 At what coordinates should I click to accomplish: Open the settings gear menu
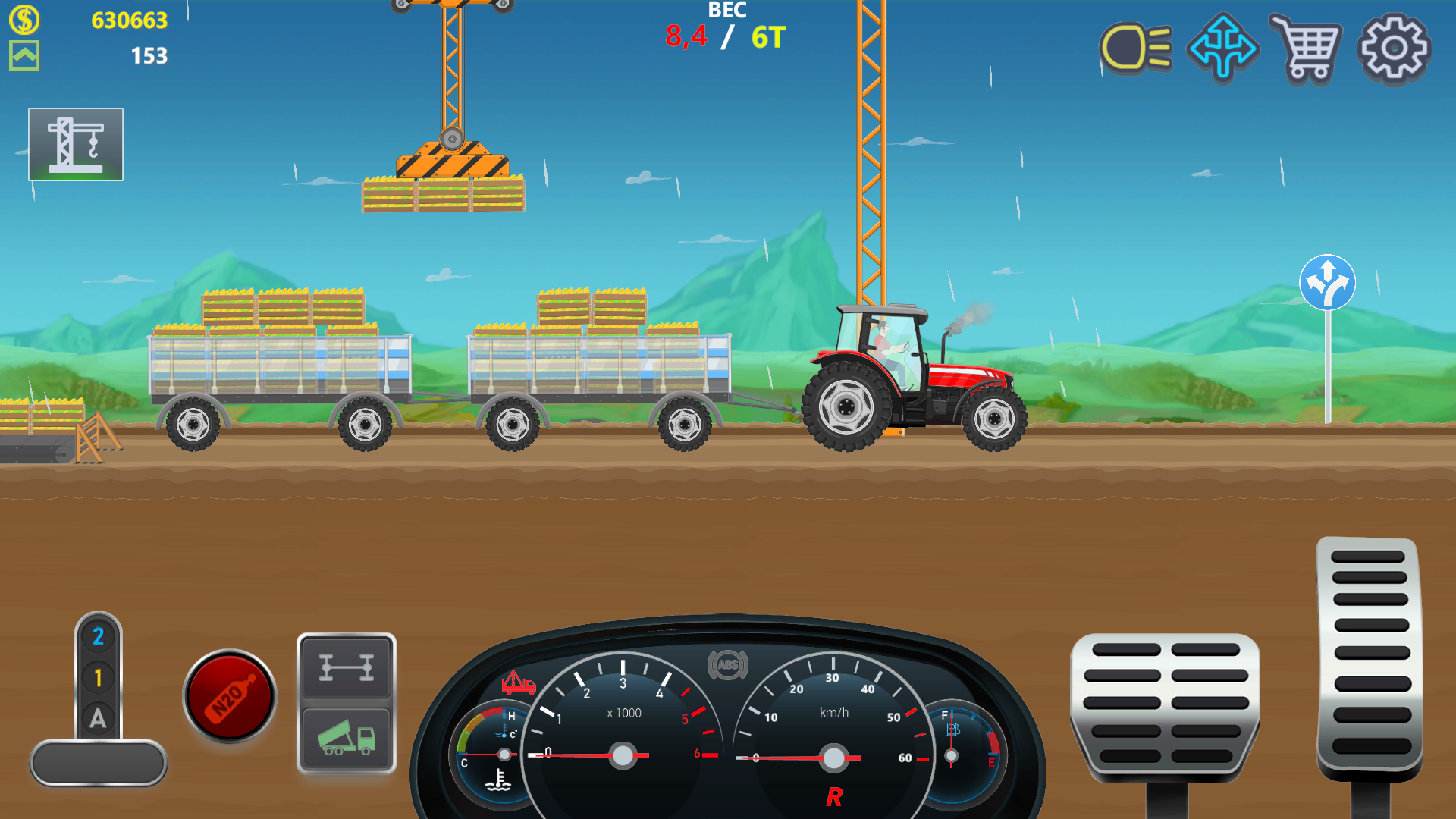[x=1395, y=49]
